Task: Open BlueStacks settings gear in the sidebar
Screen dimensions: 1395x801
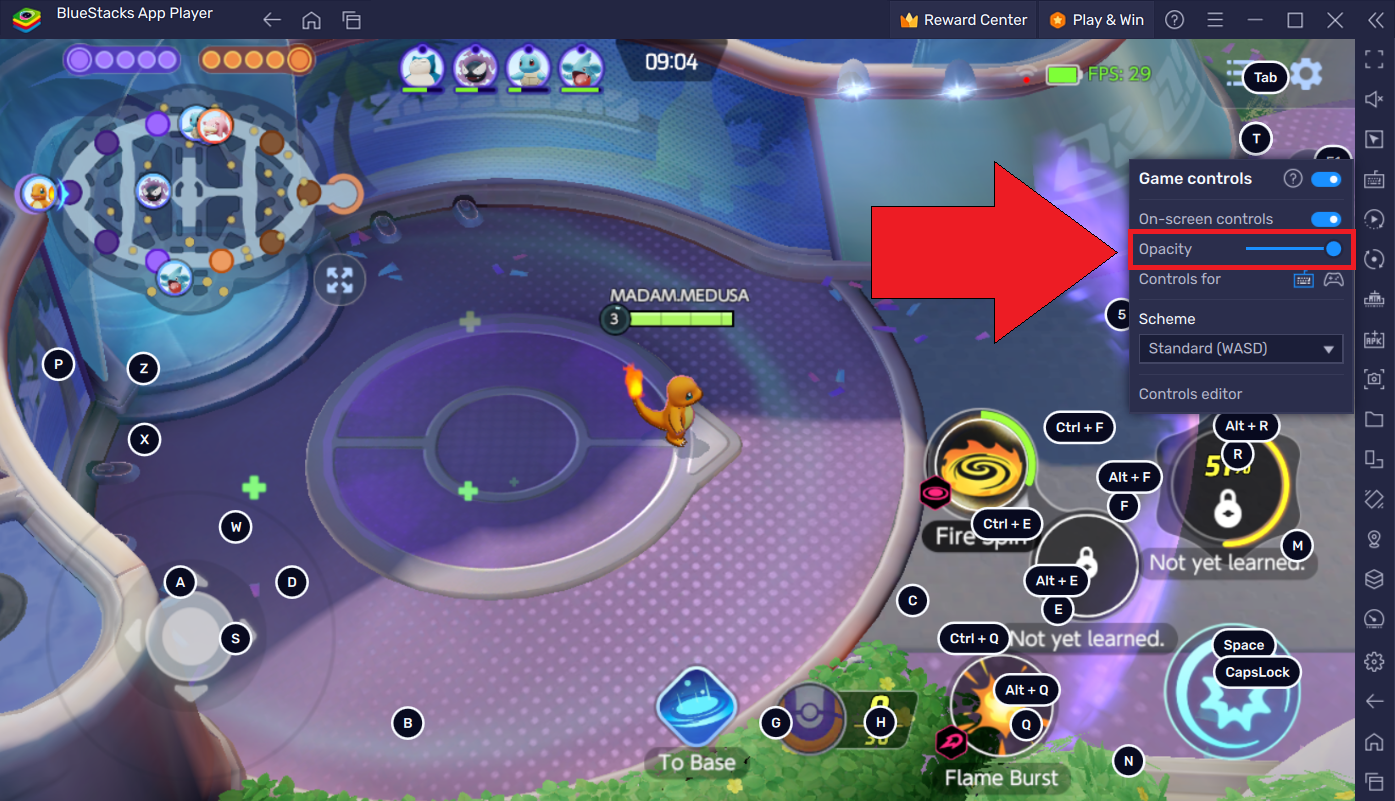Action: (1374, 661)
